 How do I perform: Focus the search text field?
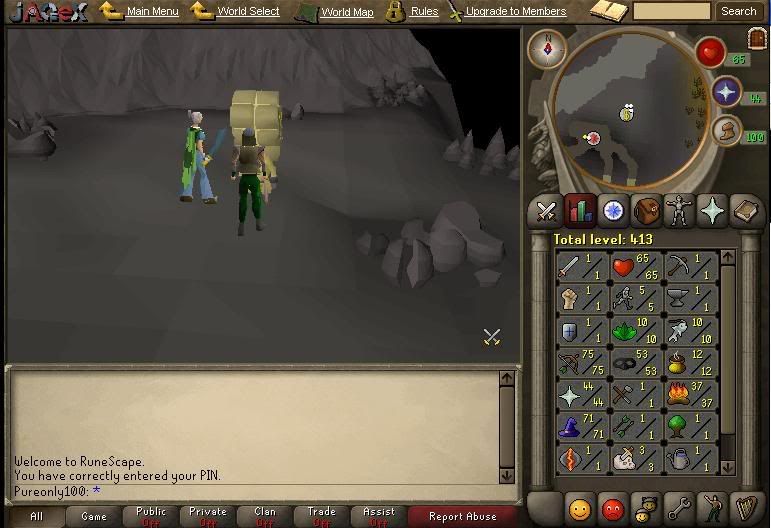tap(671, 12)
